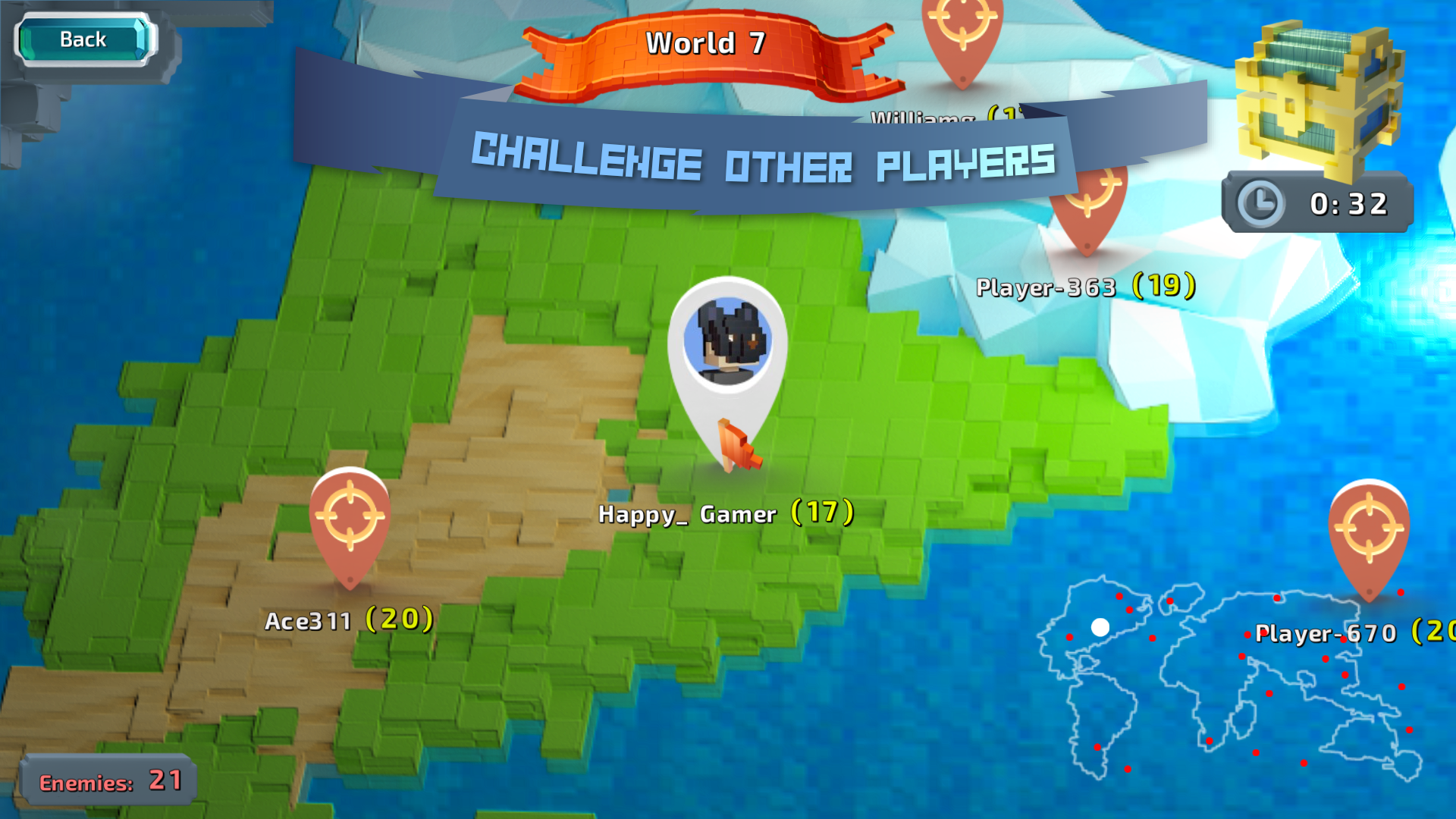Image resolution: width=1456 pixels, height=819 pixels.
Task: Click Player-670's name text
Action: click(1325, 635)
